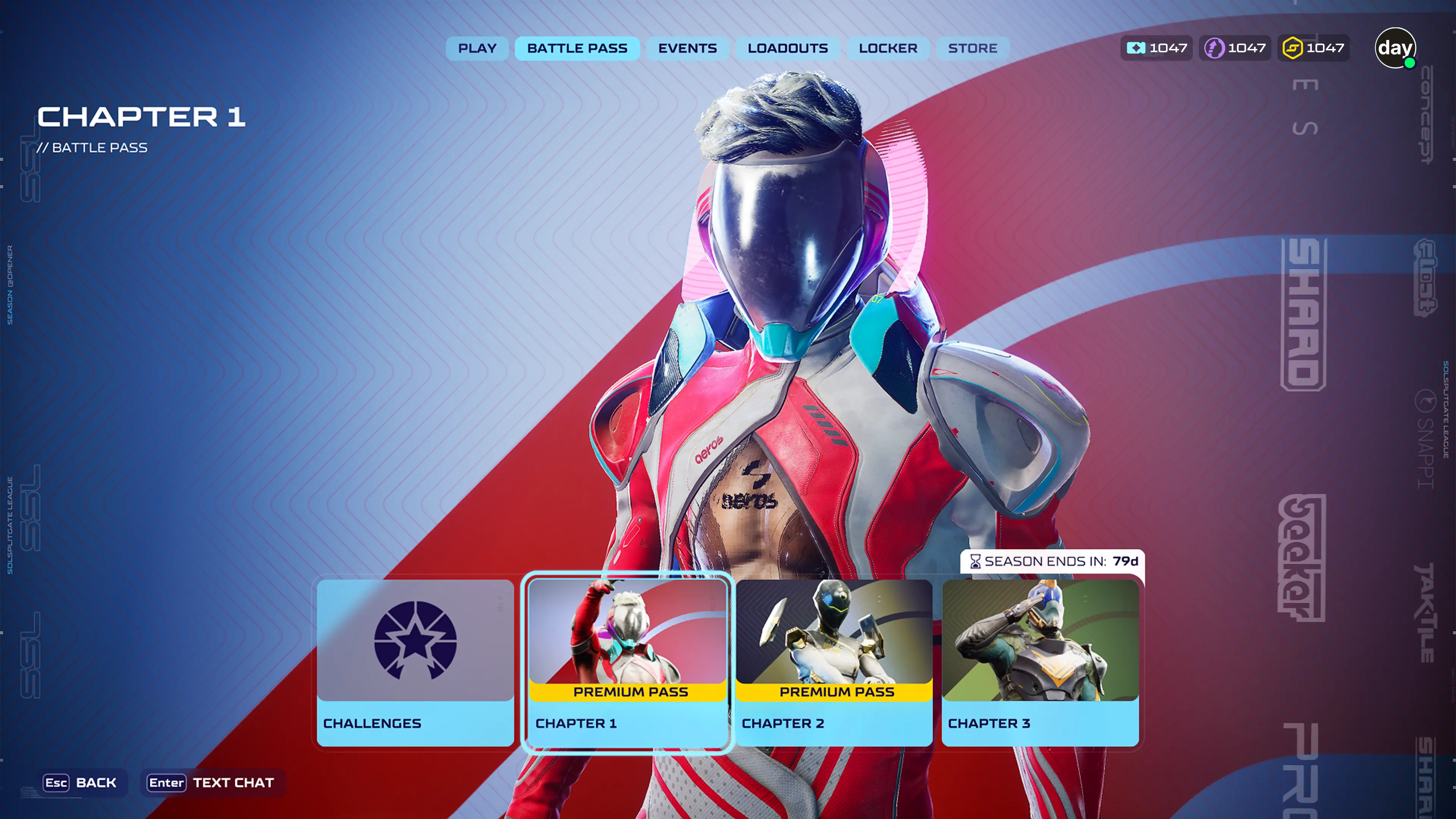Open the yellow coin currency balance
Screen dimensions: 1456x819
1313,48
